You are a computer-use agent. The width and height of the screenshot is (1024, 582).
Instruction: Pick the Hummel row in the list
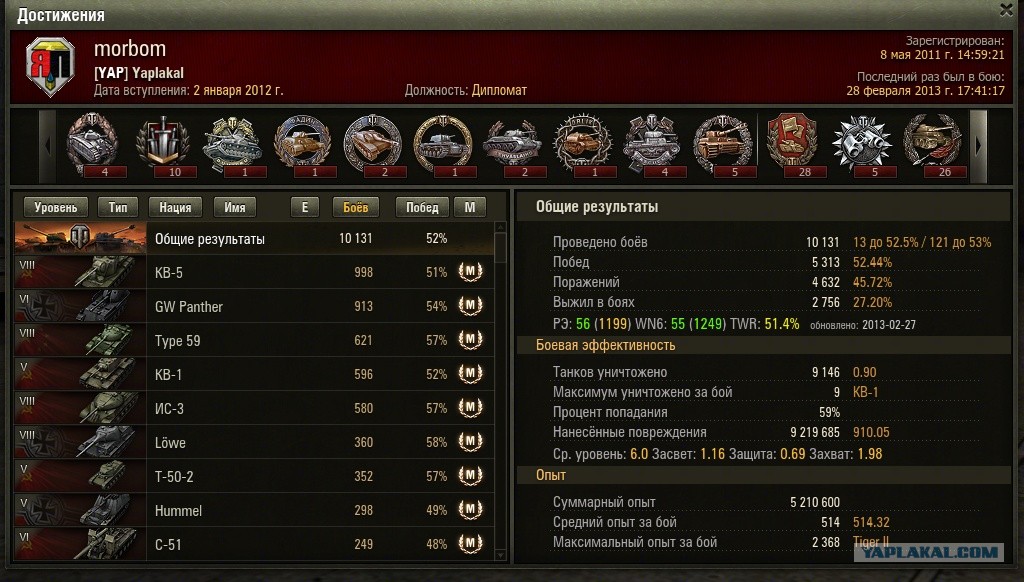click(255, 511)
